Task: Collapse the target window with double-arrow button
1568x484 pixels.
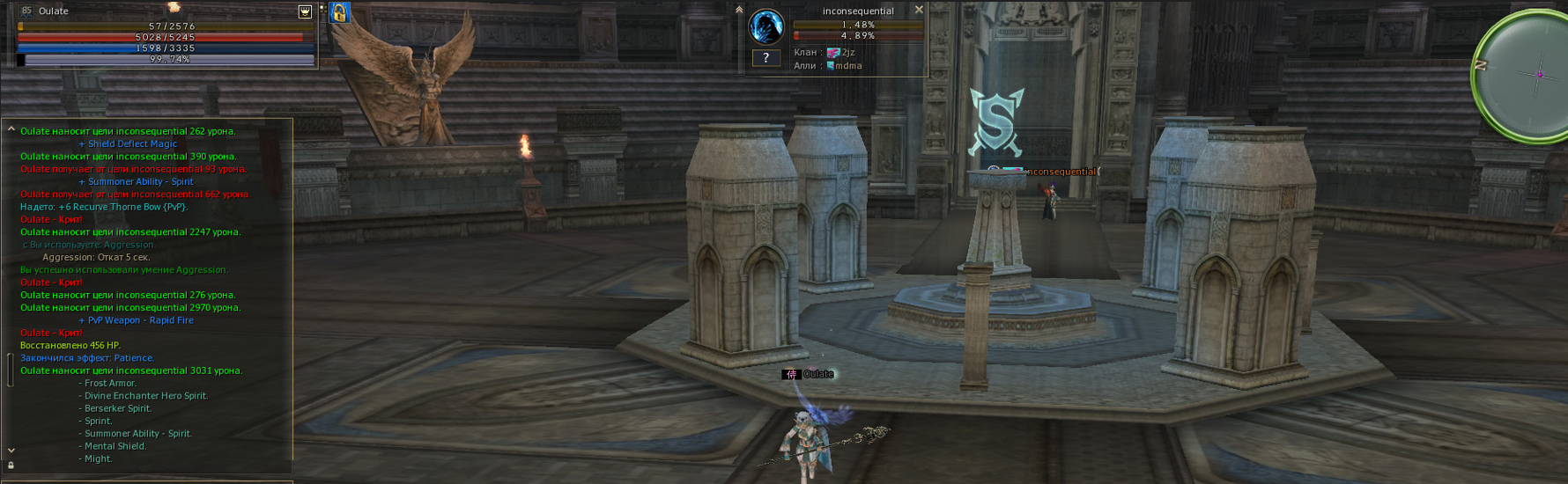Action: [x=739, y=10]
